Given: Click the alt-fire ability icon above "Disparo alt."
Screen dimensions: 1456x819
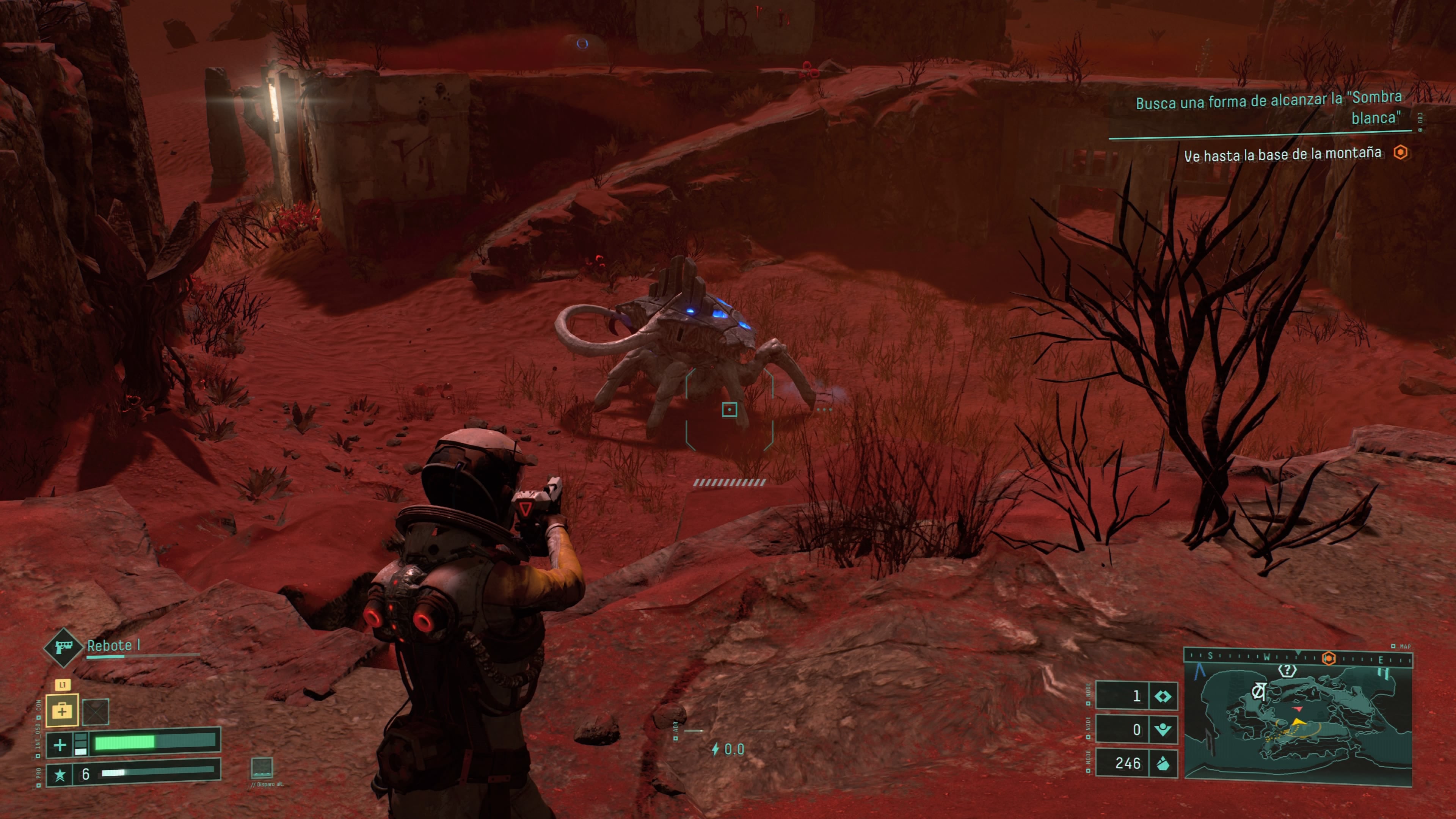Looking at the screenshot, I should click(x=262, y=767).
